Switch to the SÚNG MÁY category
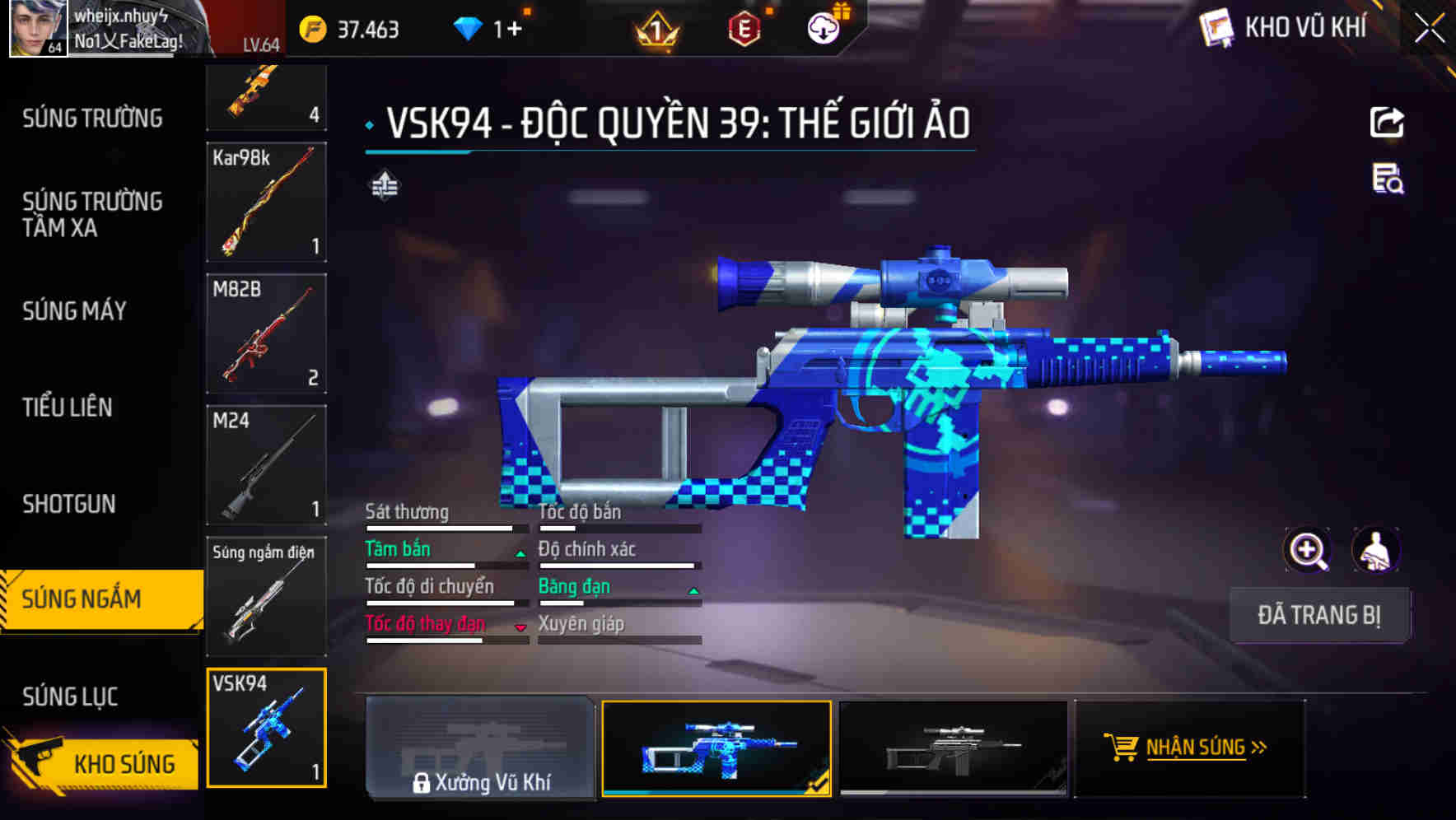Image resolution: width=1456 pixels, height=820 pixels. coord(74,311)
